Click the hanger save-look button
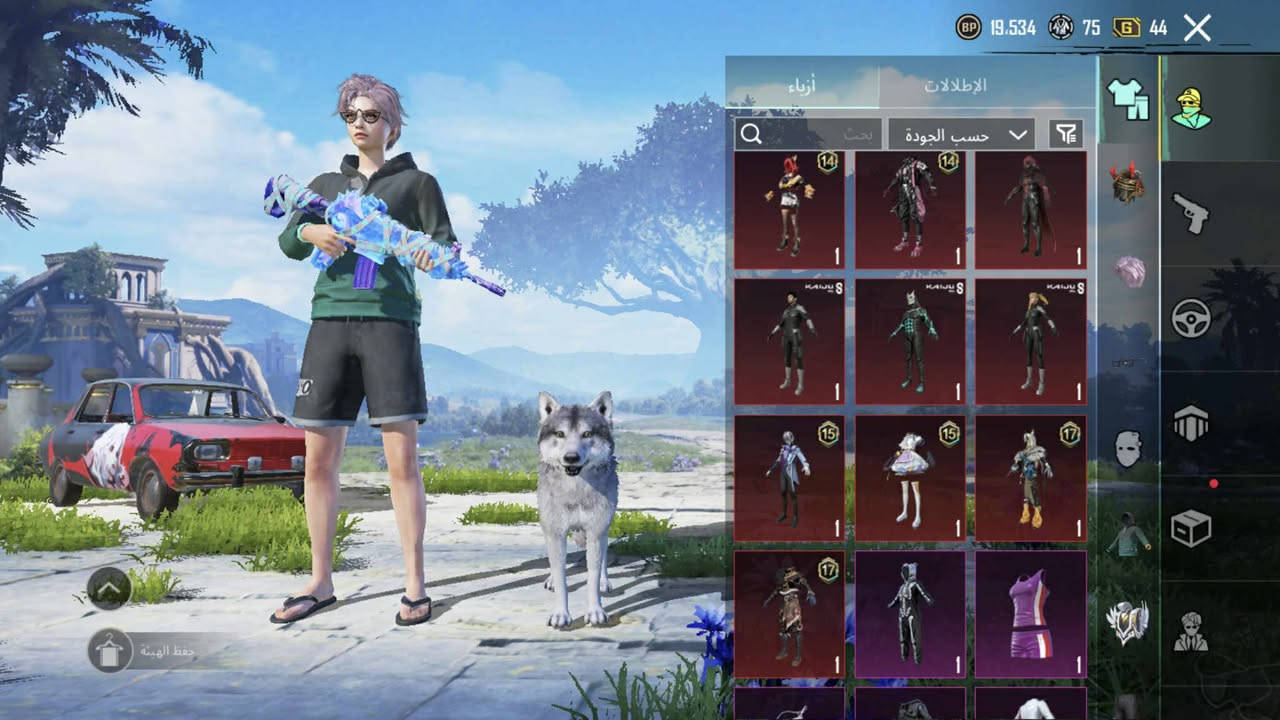Image resolution: width=1280 pixels, height=720 pixels. pos(109,650)
